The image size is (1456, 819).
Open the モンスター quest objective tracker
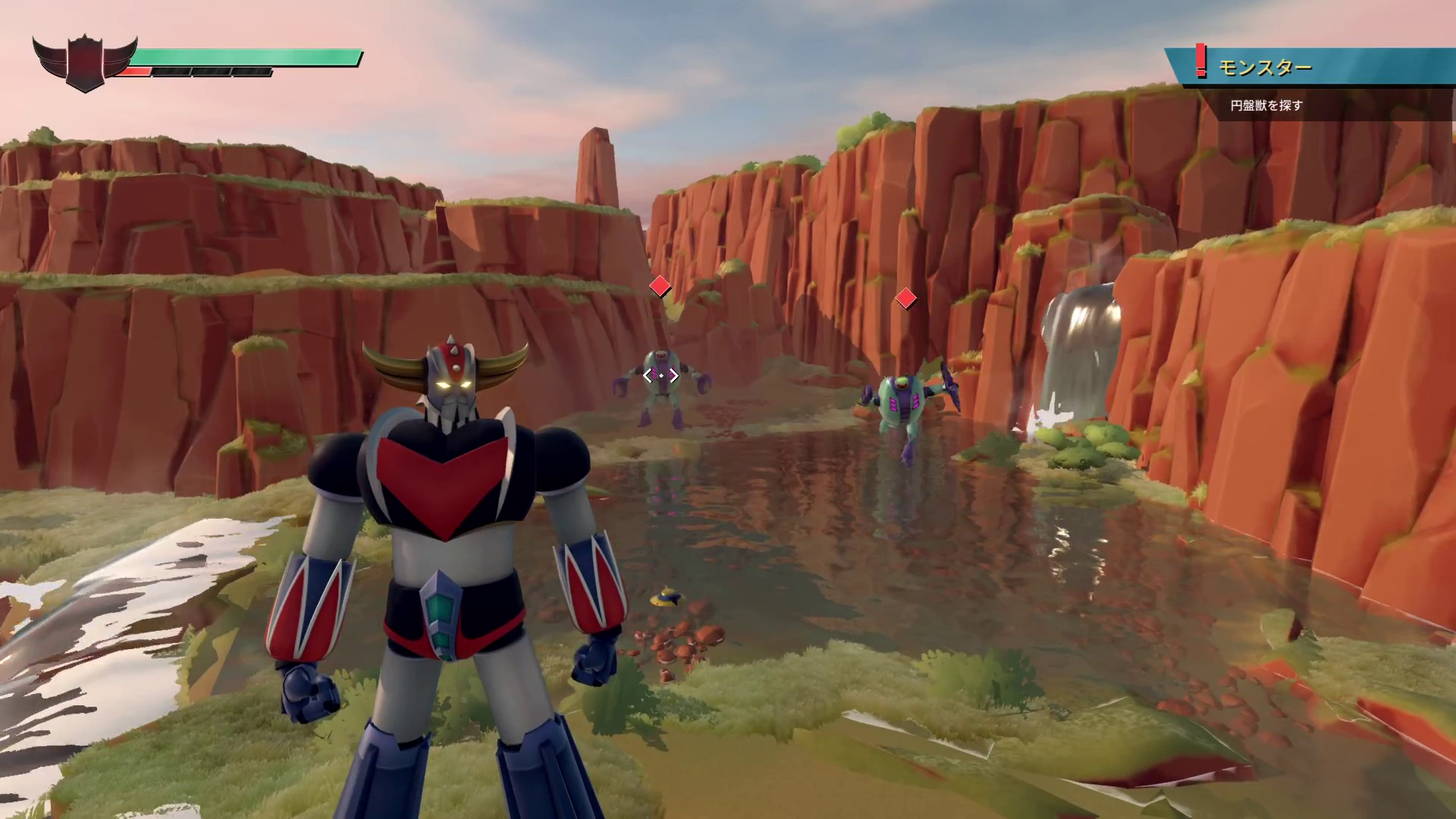tap(1264, 68)
